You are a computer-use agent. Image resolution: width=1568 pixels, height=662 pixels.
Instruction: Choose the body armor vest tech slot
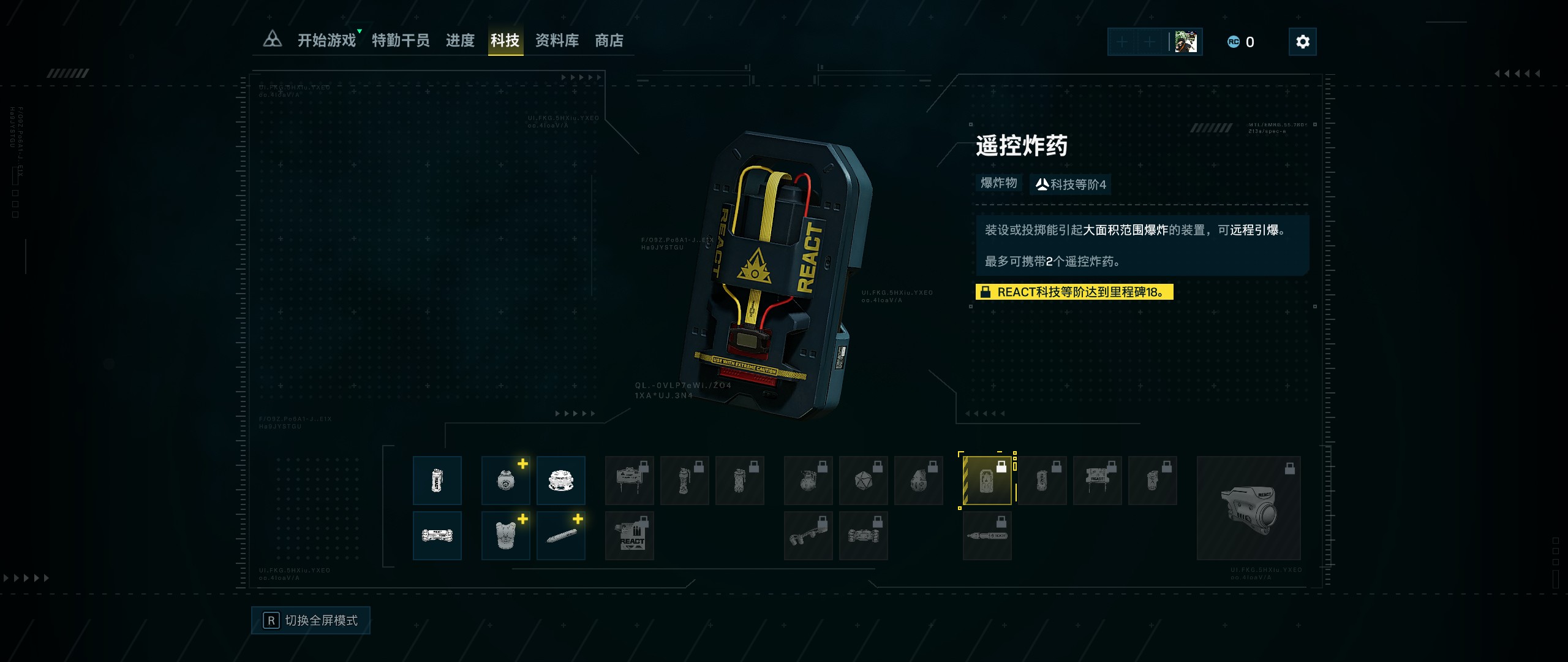(x=506, y=536)
